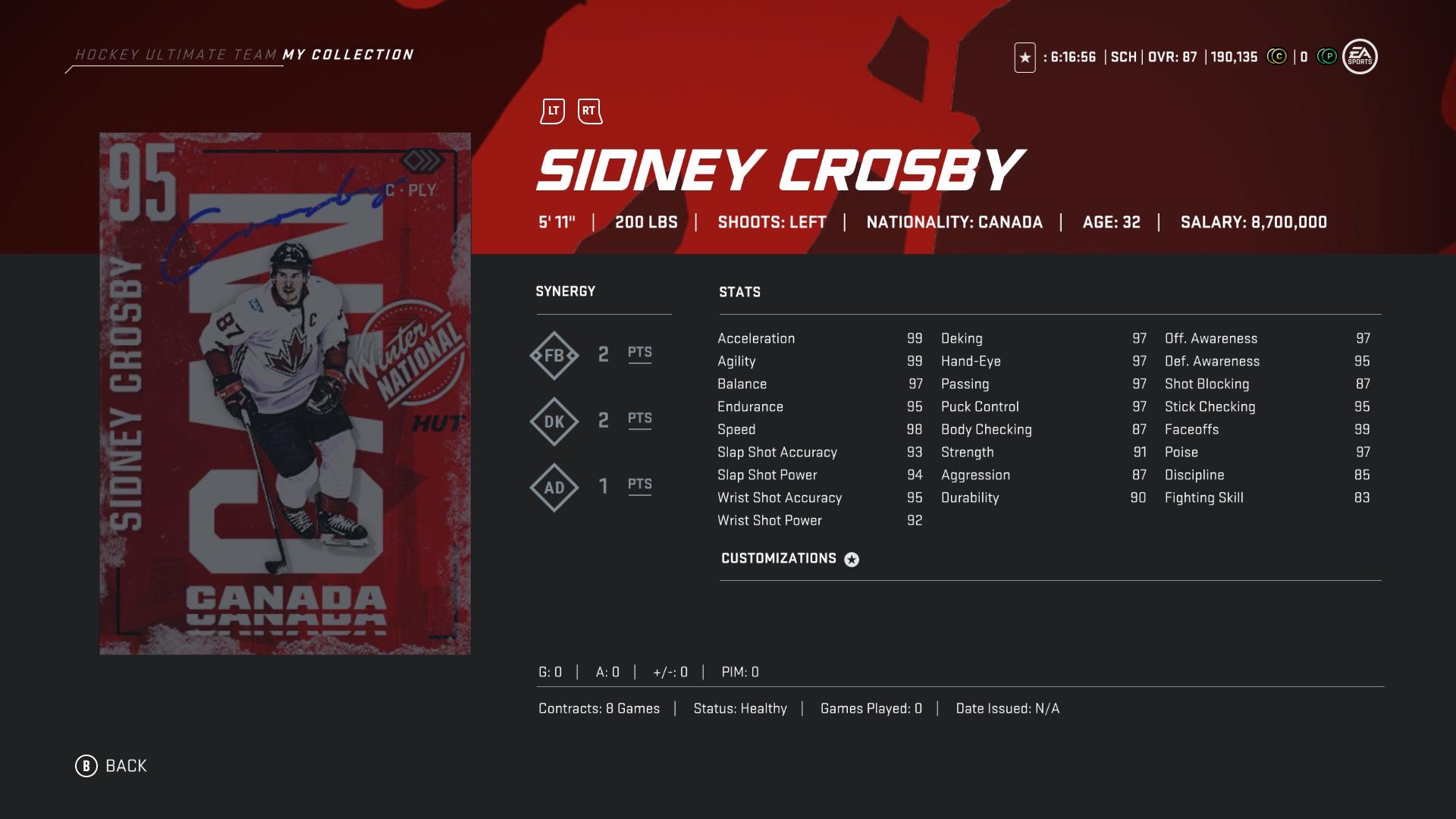The width and height of the screenshot is (1456, 819).
Task: Click the green points currency icon
Action: [x=1327, y=55]
